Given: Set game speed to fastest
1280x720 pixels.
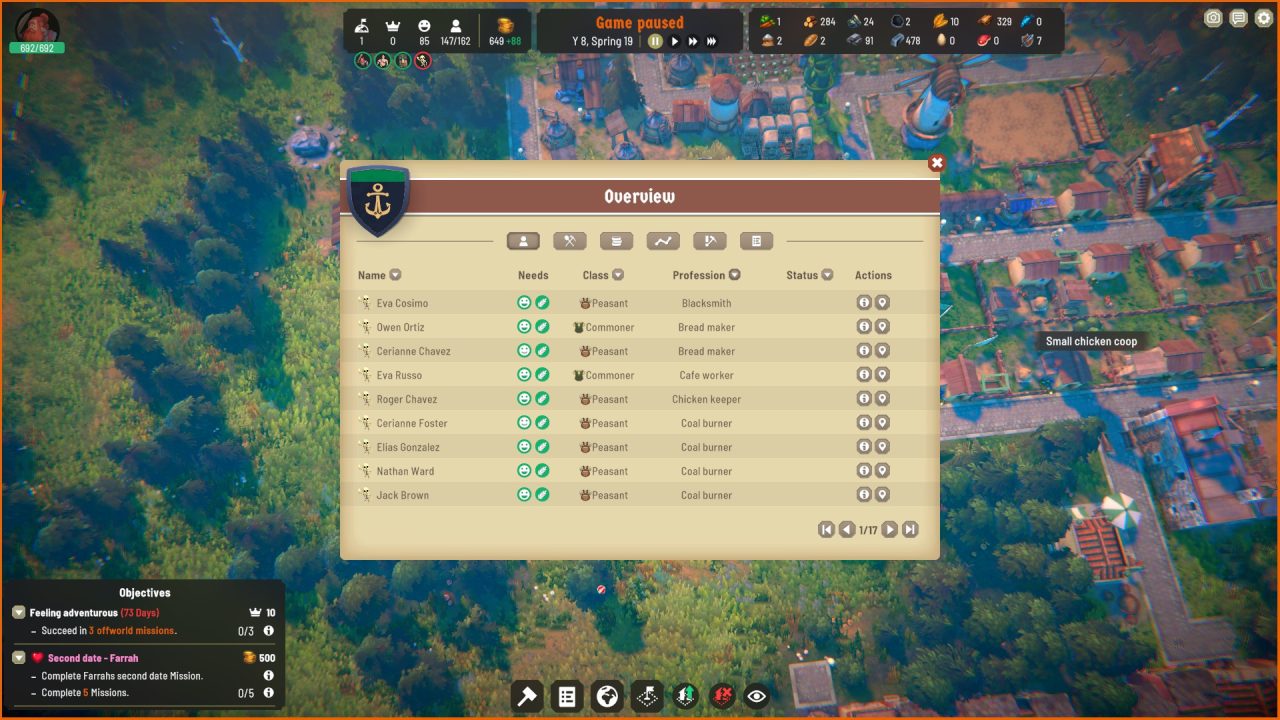Looking at the screenshot, I should point(711,41).
